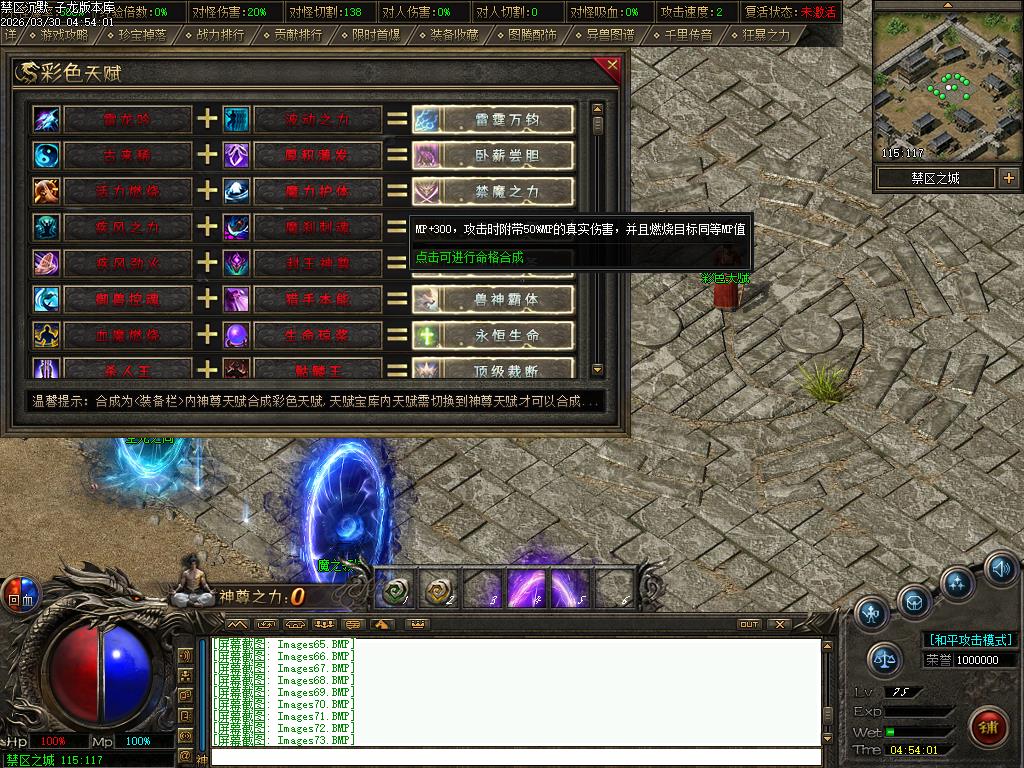Expand the minimap with the plus button

(x=1008, y=178)
